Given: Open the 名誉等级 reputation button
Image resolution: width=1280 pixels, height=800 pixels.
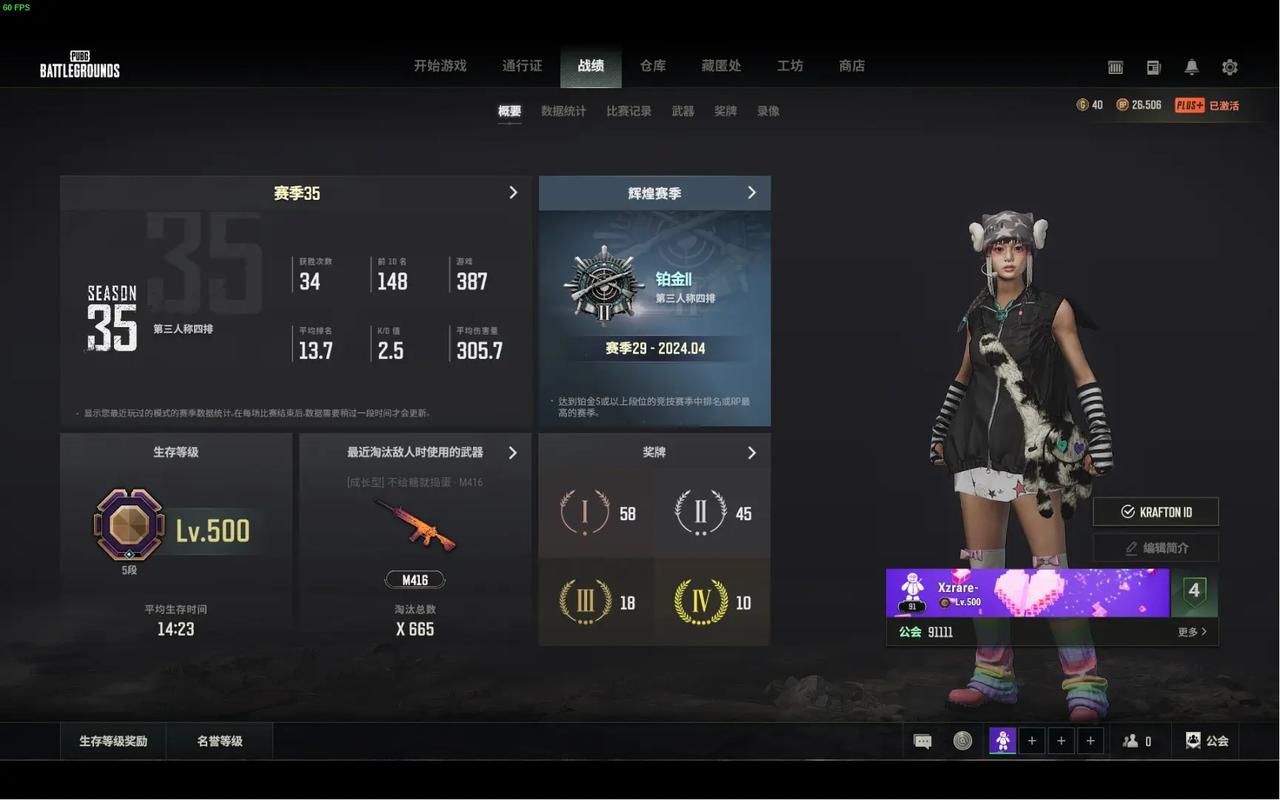Looking at the screenshot, I should pos(220,741).
